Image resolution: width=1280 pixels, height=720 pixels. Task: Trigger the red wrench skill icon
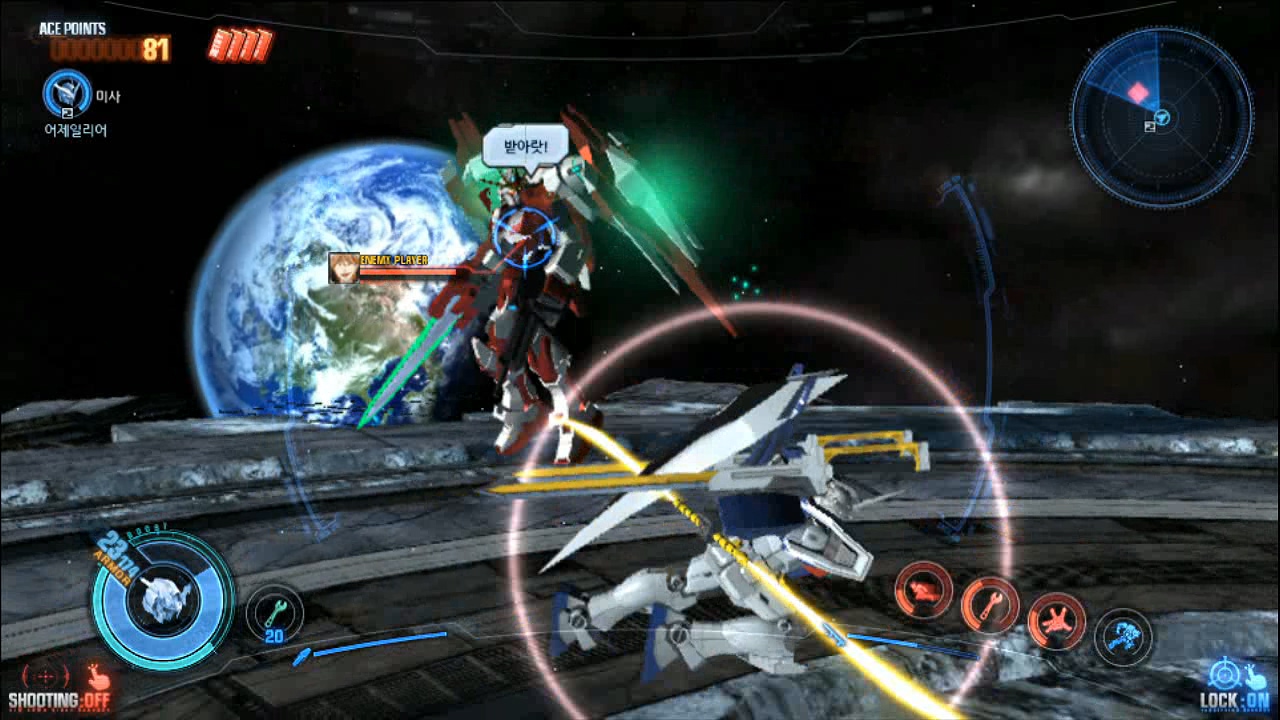(x=990, y=605)
